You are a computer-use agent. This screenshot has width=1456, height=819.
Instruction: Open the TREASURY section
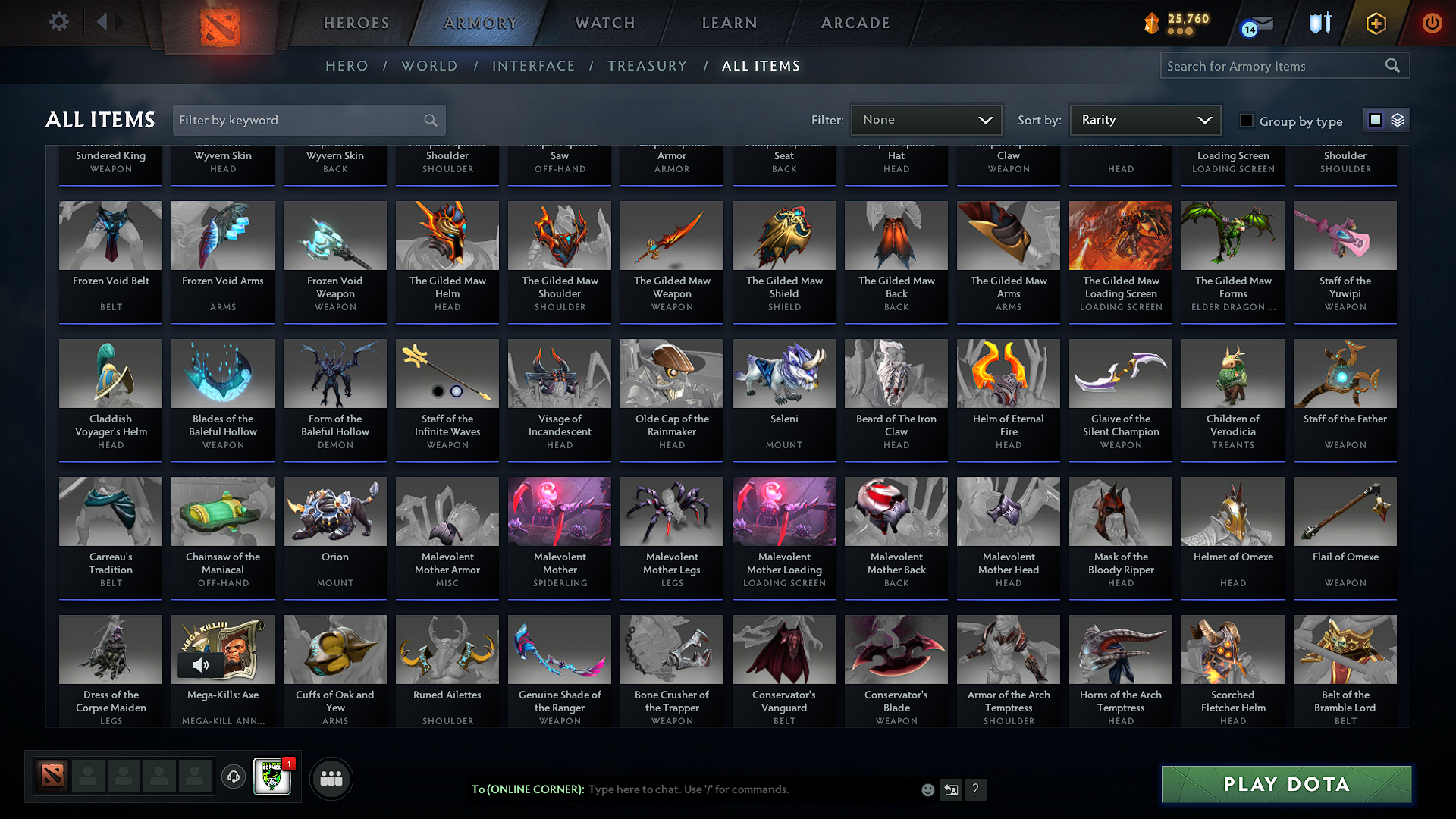coord(647,66)
